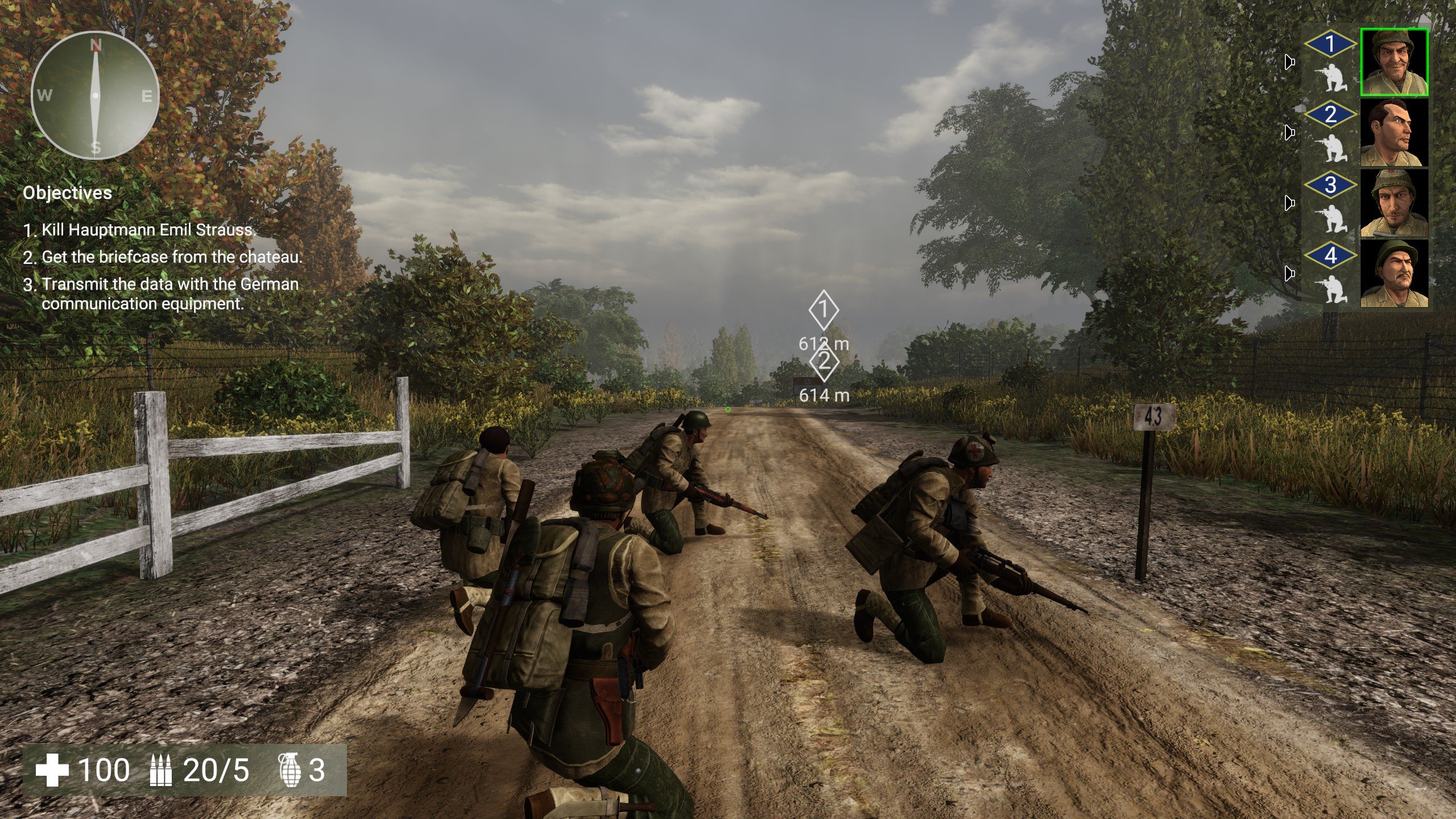Select squad member 1's portrait
This screenshot has width=1456, height=819.
tap(1393, 62)
